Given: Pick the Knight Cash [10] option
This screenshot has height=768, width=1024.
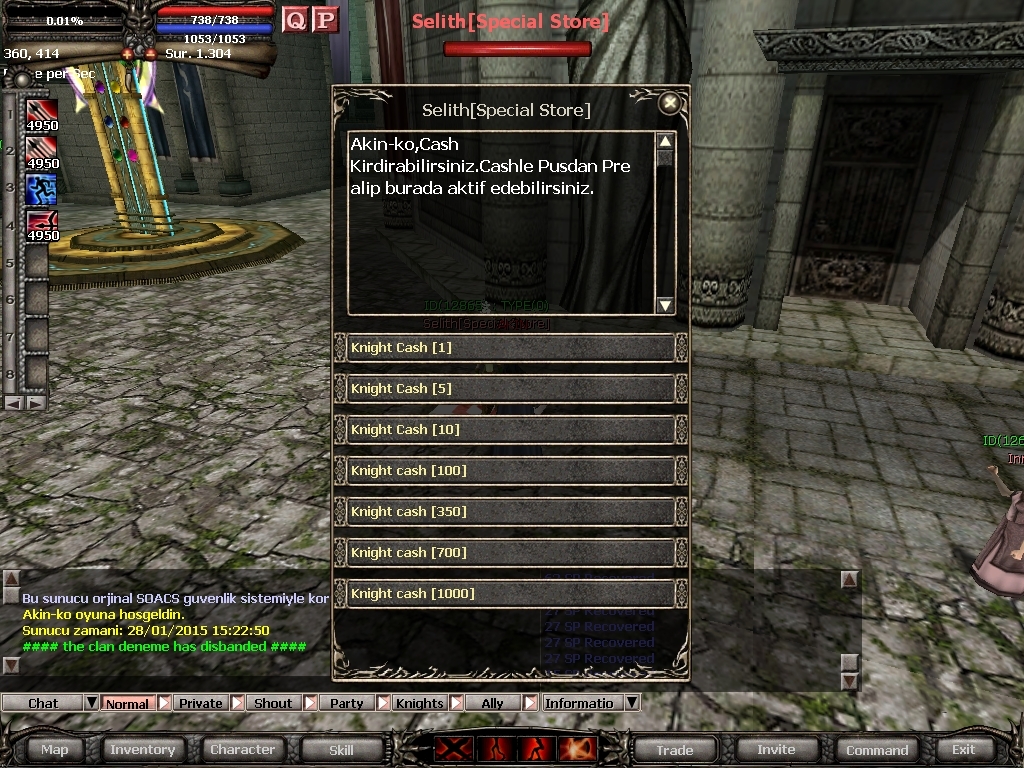Looking at the screenshot, I should coord(510,430).
